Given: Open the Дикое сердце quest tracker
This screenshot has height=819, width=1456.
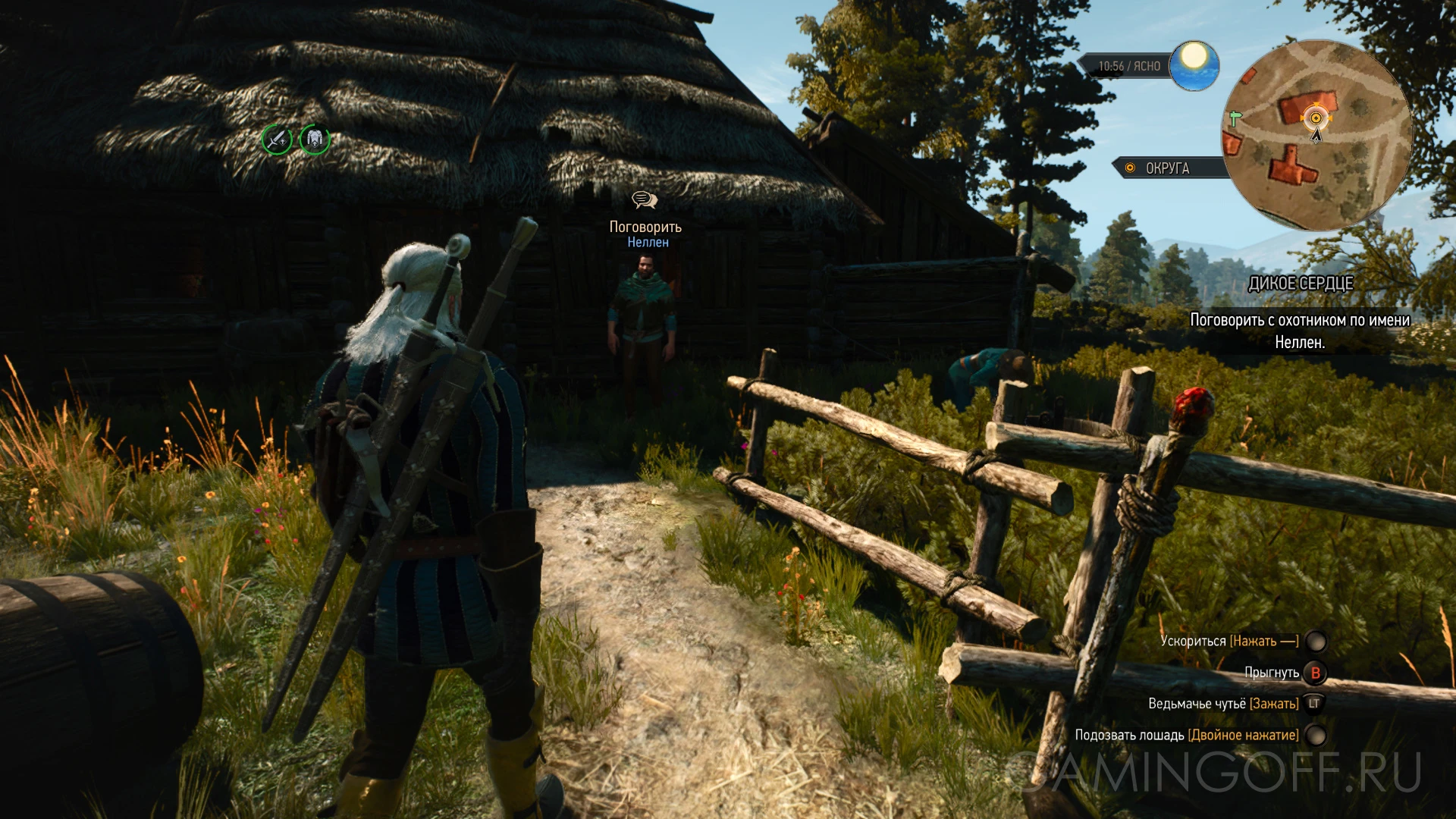Looking at the screenshot, I should point(1301,284).
